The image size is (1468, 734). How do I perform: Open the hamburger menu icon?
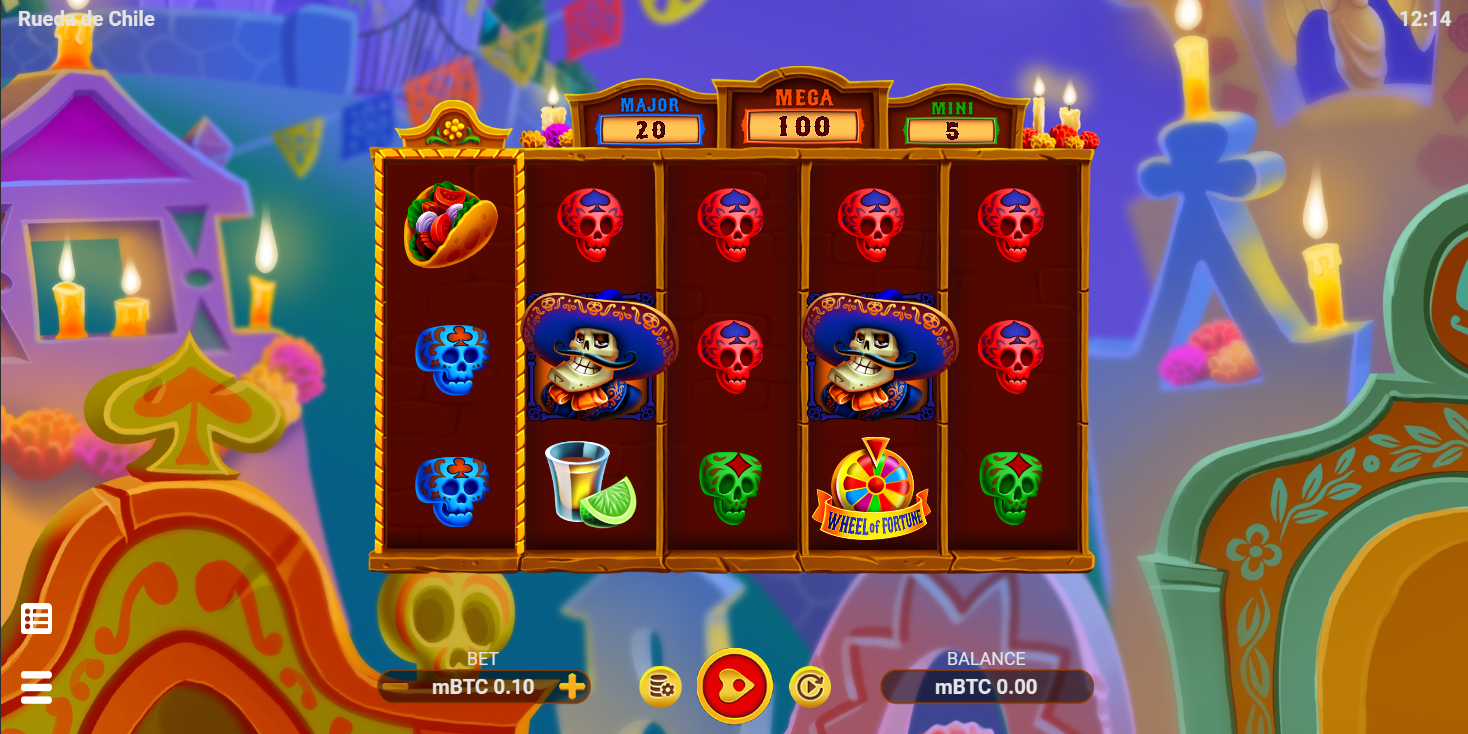tap(37, 688)
